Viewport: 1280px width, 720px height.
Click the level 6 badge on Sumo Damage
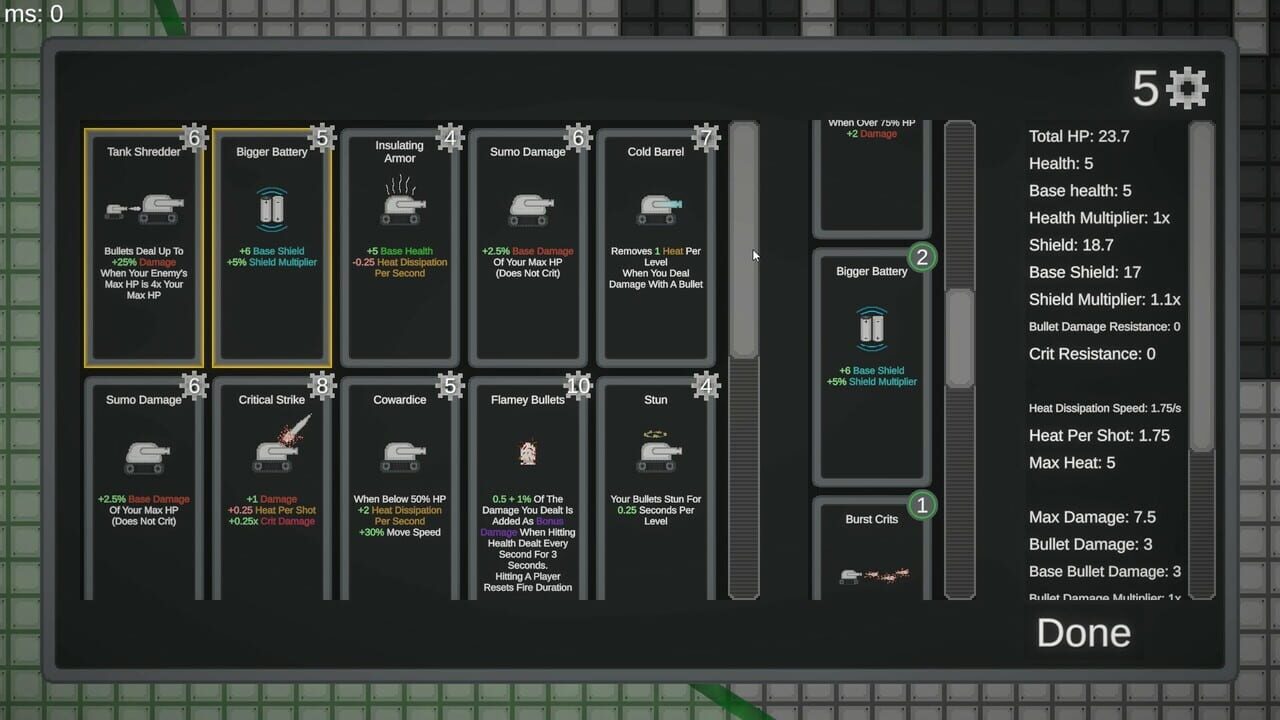click(580, 137)
